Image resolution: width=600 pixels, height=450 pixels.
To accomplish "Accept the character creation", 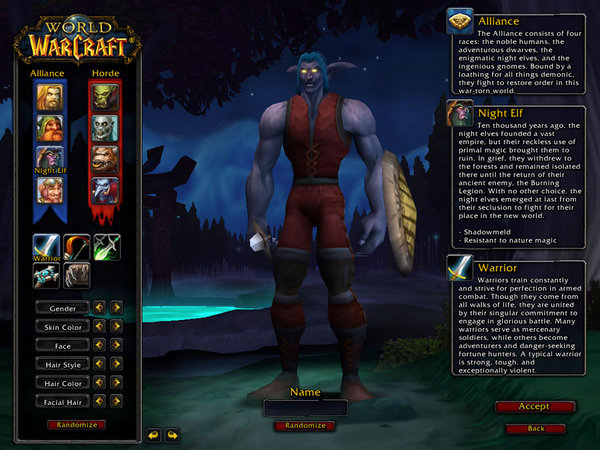I will (534, 407).
